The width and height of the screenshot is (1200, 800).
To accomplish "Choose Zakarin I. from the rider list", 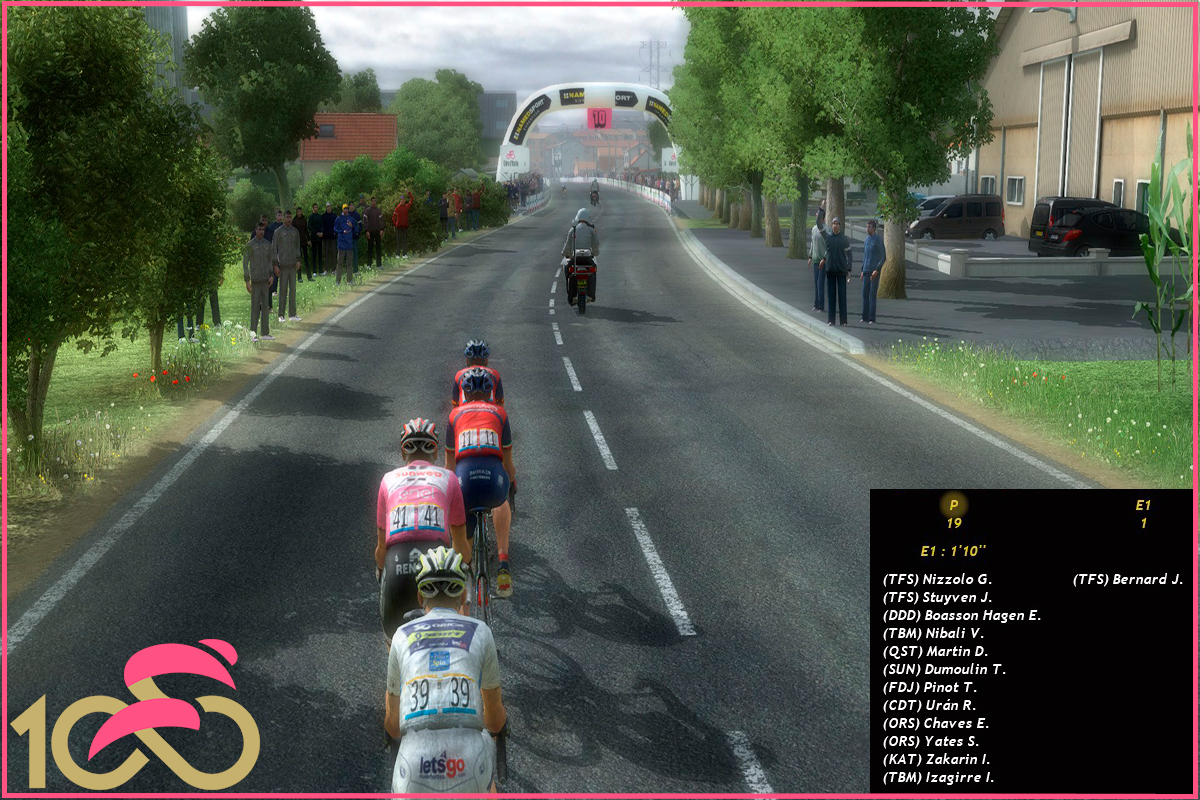I will click(936, 759).
